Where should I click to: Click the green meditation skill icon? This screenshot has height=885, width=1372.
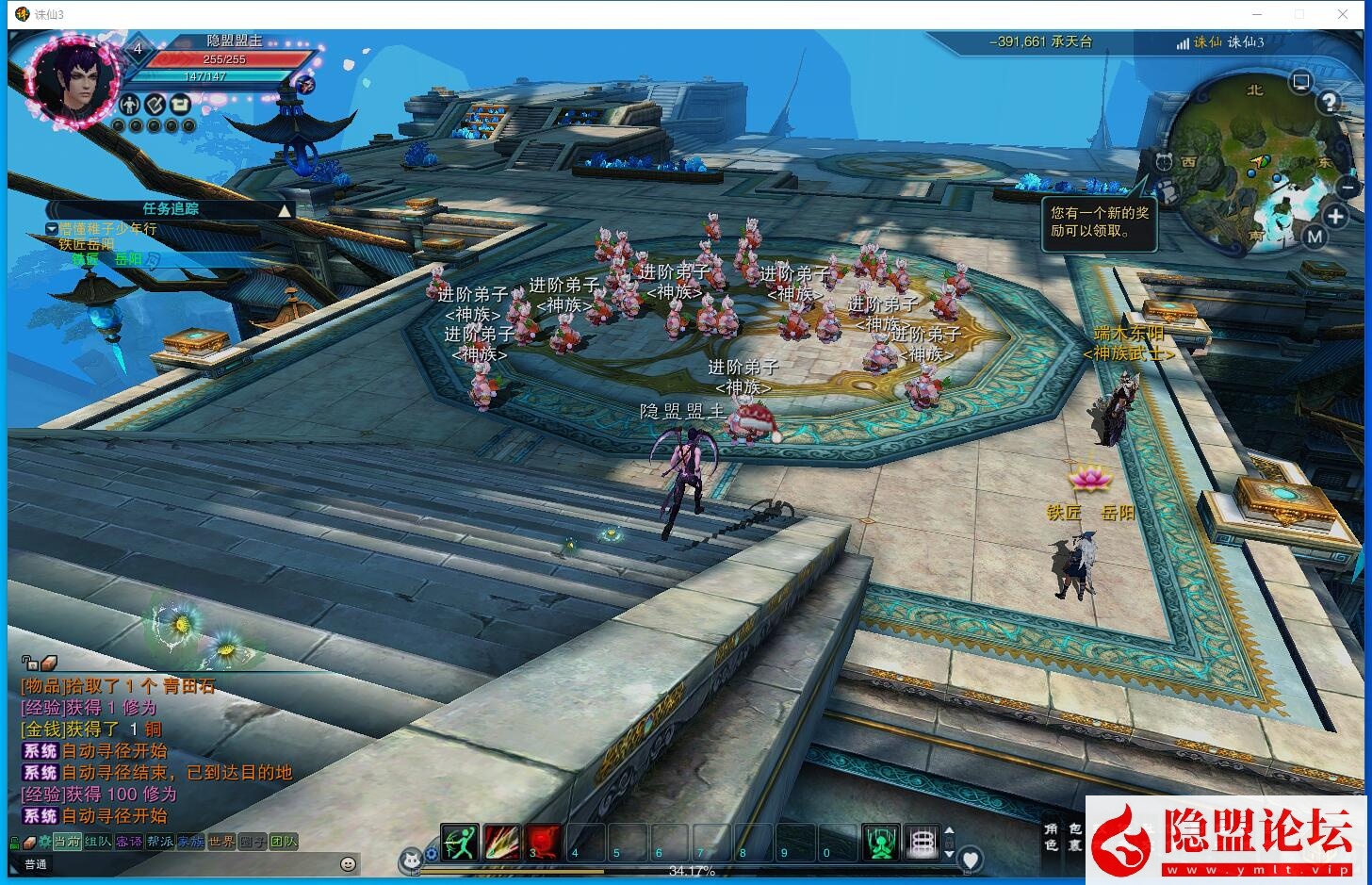(x=881, y=842)
